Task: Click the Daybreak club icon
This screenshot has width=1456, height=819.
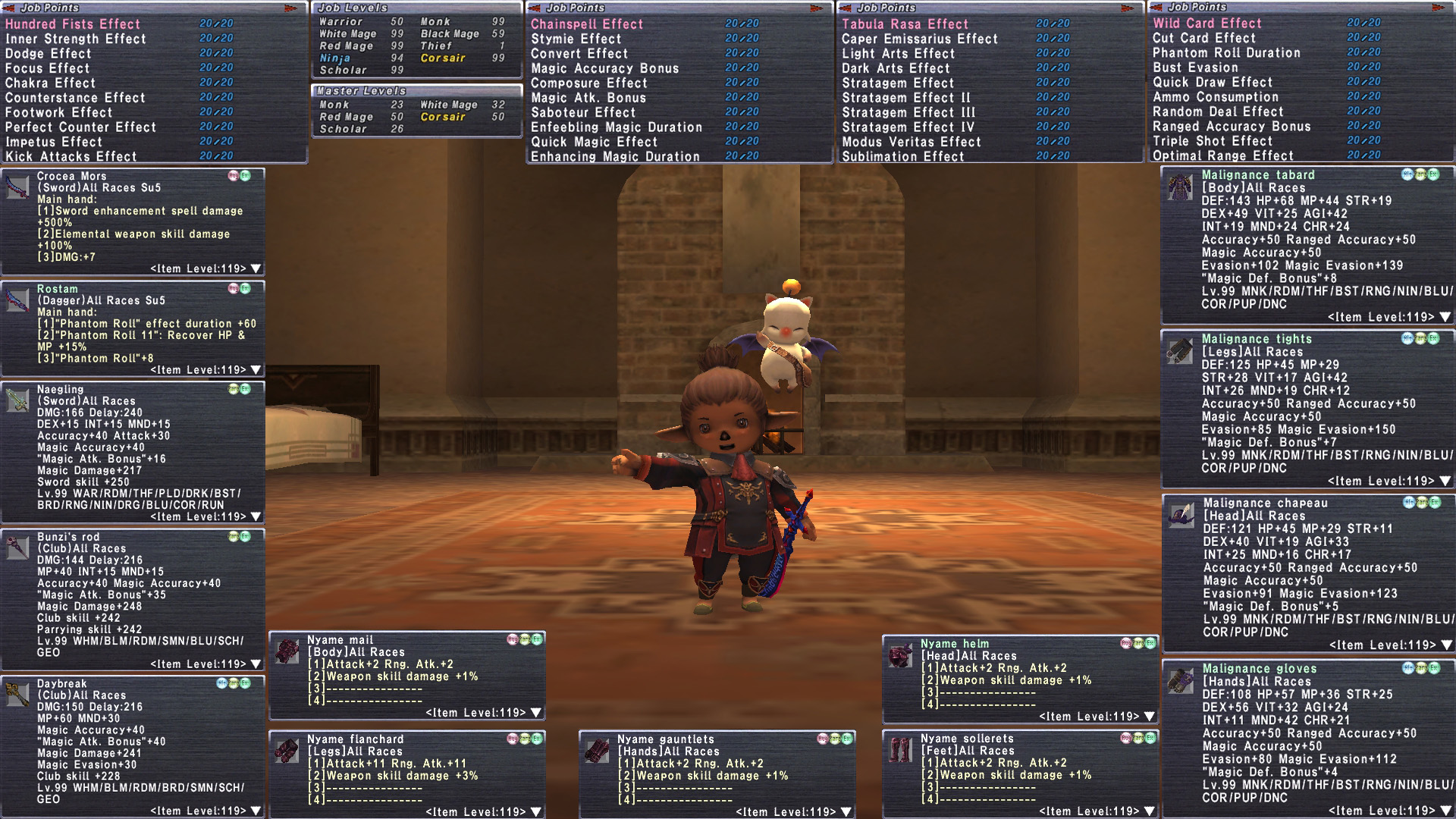Action: pos(17,694)
